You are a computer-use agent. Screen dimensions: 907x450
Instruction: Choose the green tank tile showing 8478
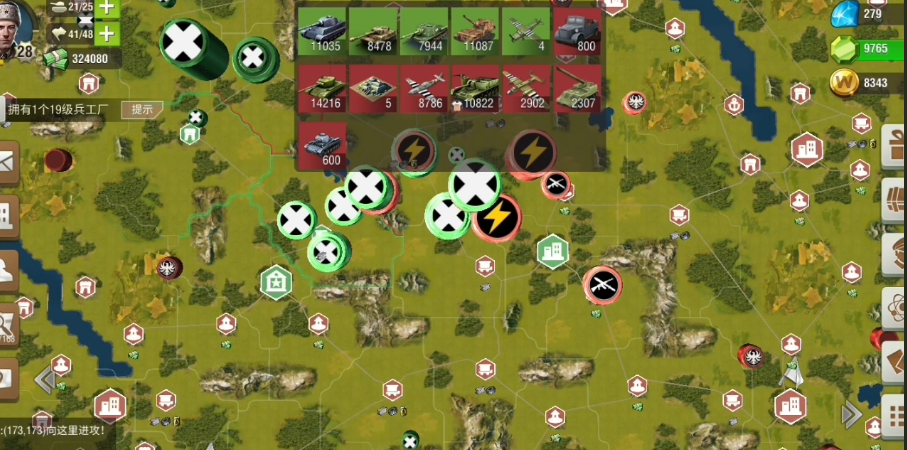(373, 31)
